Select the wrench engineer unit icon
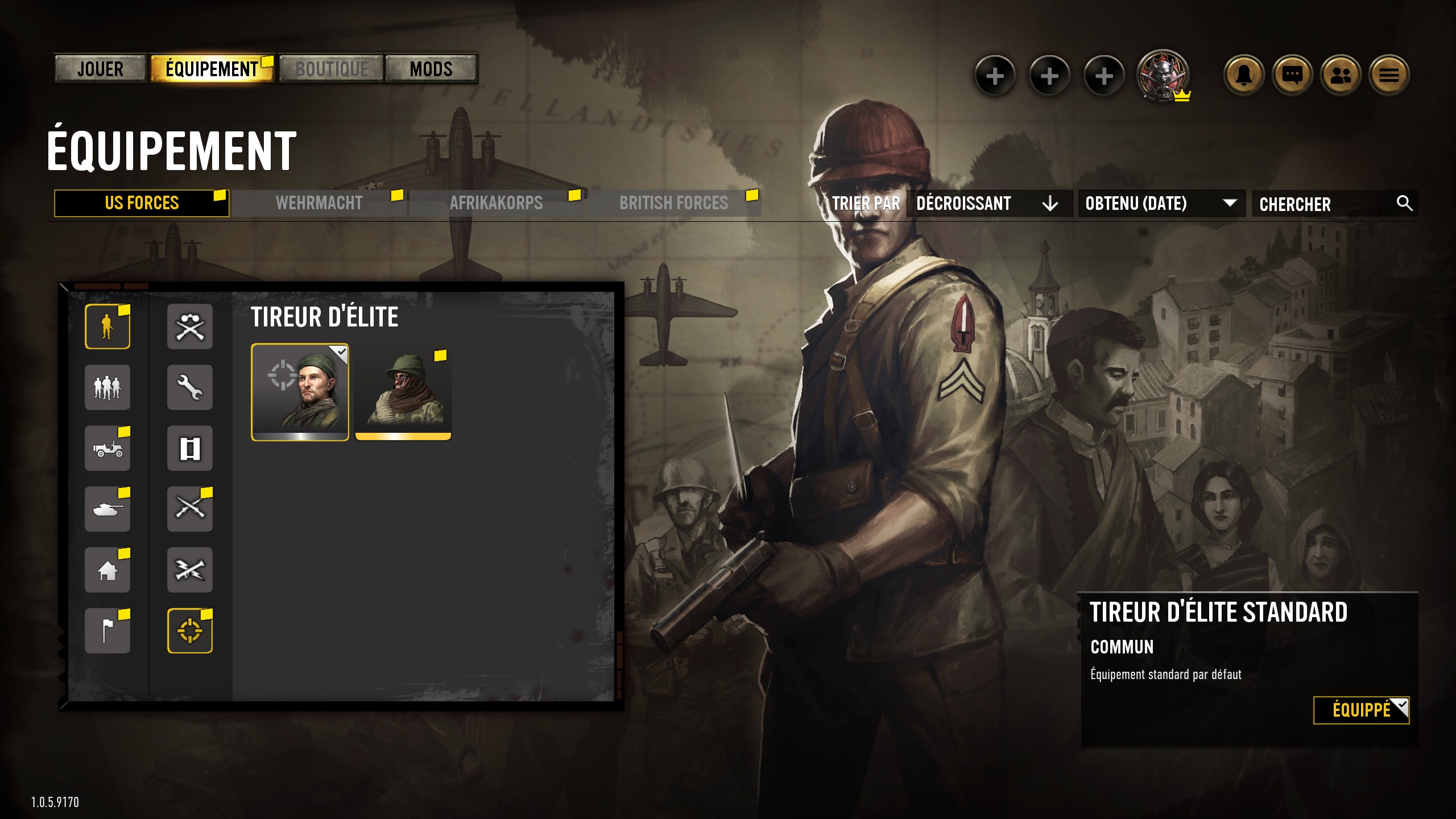1456x819 pixels. click(x=190, y=387)
